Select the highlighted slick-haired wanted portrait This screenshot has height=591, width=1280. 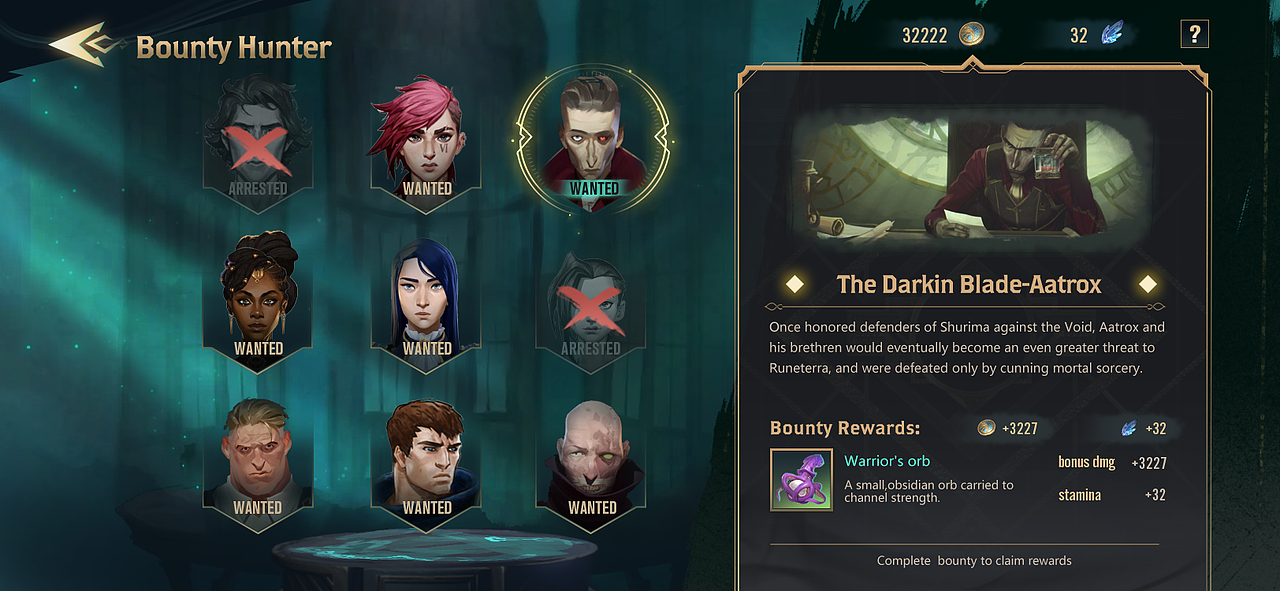[593, 140]
